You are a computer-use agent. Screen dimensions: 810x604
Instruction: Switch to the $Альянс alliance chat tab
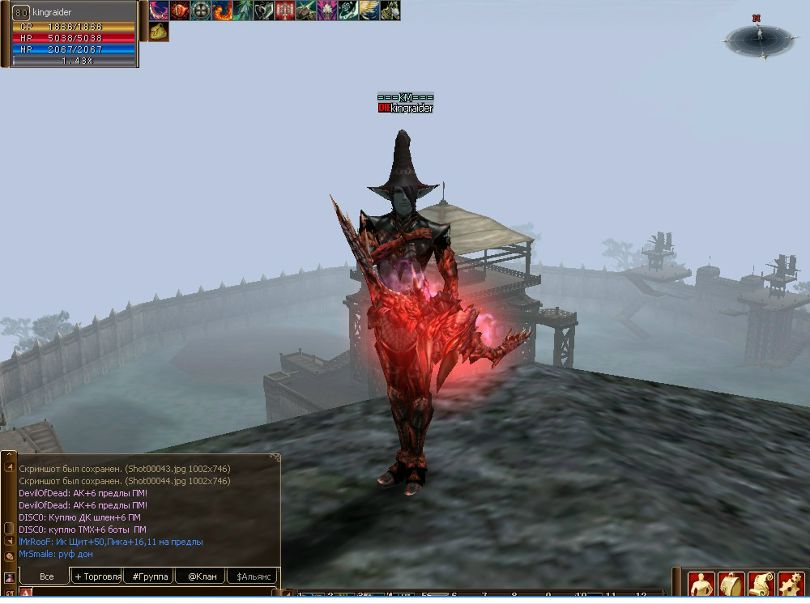[x=252, y=577]
